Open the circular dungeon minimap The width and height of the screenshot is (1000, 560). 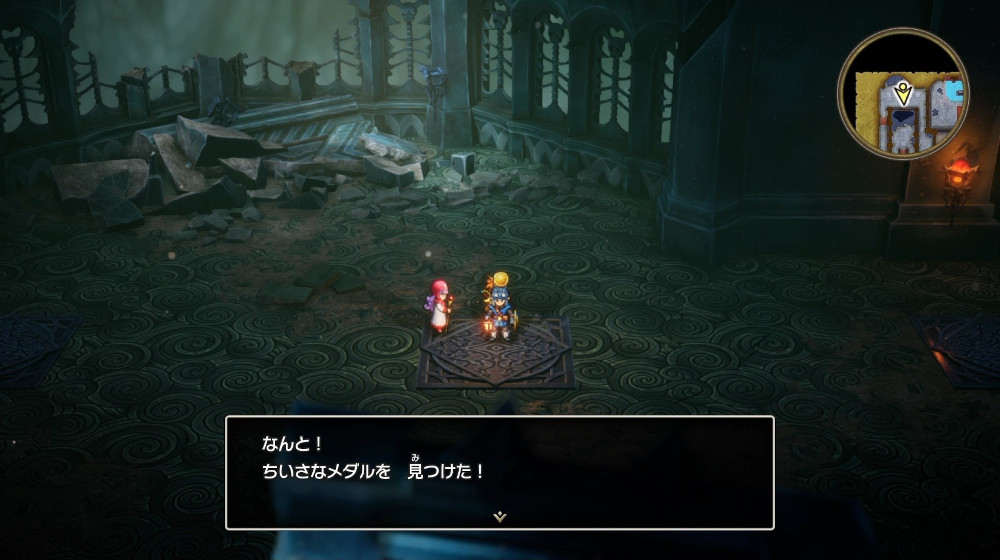[x=902, y=93]
